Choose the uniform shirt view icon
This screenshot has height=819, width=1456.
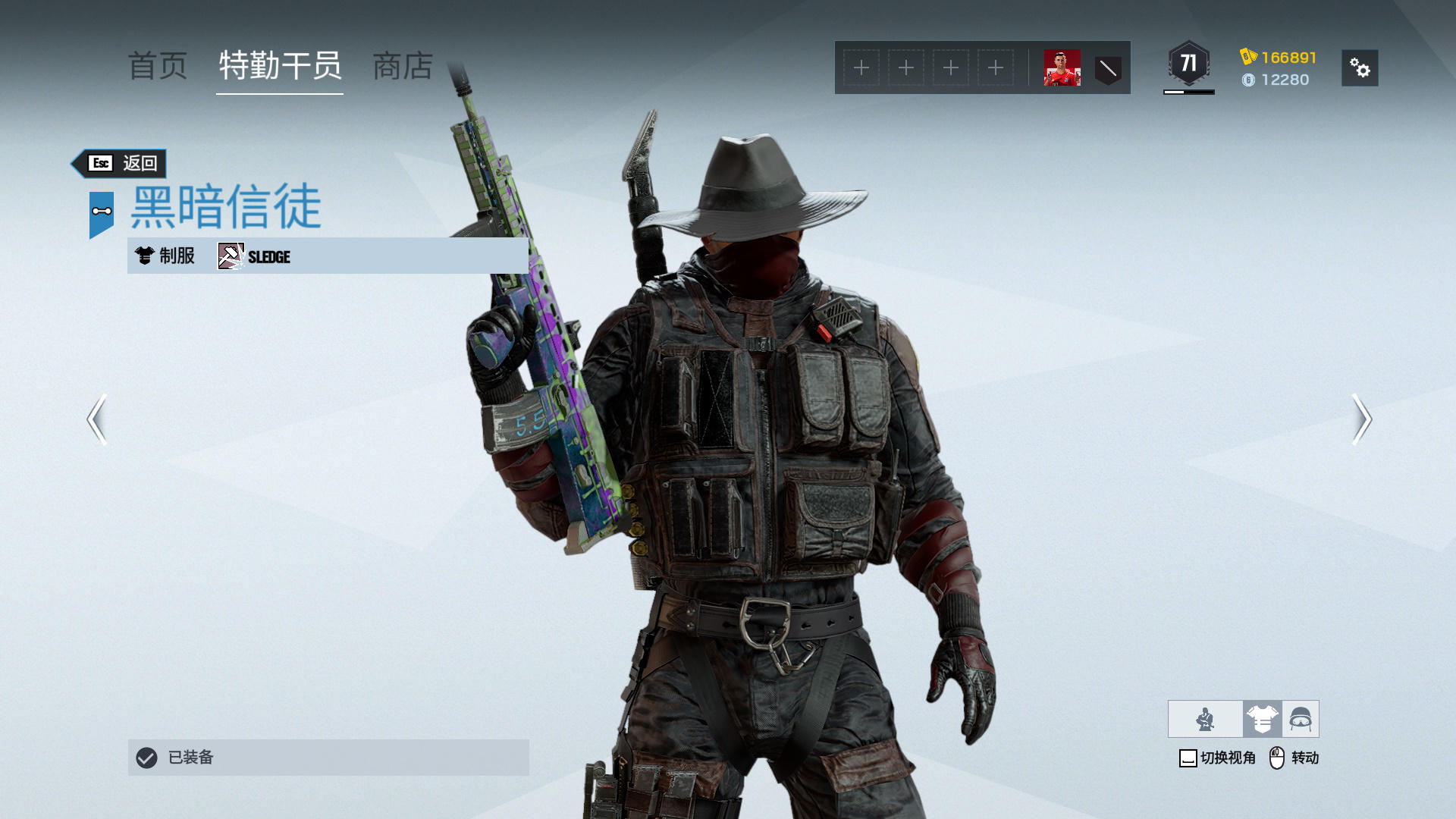(1262, 719)
